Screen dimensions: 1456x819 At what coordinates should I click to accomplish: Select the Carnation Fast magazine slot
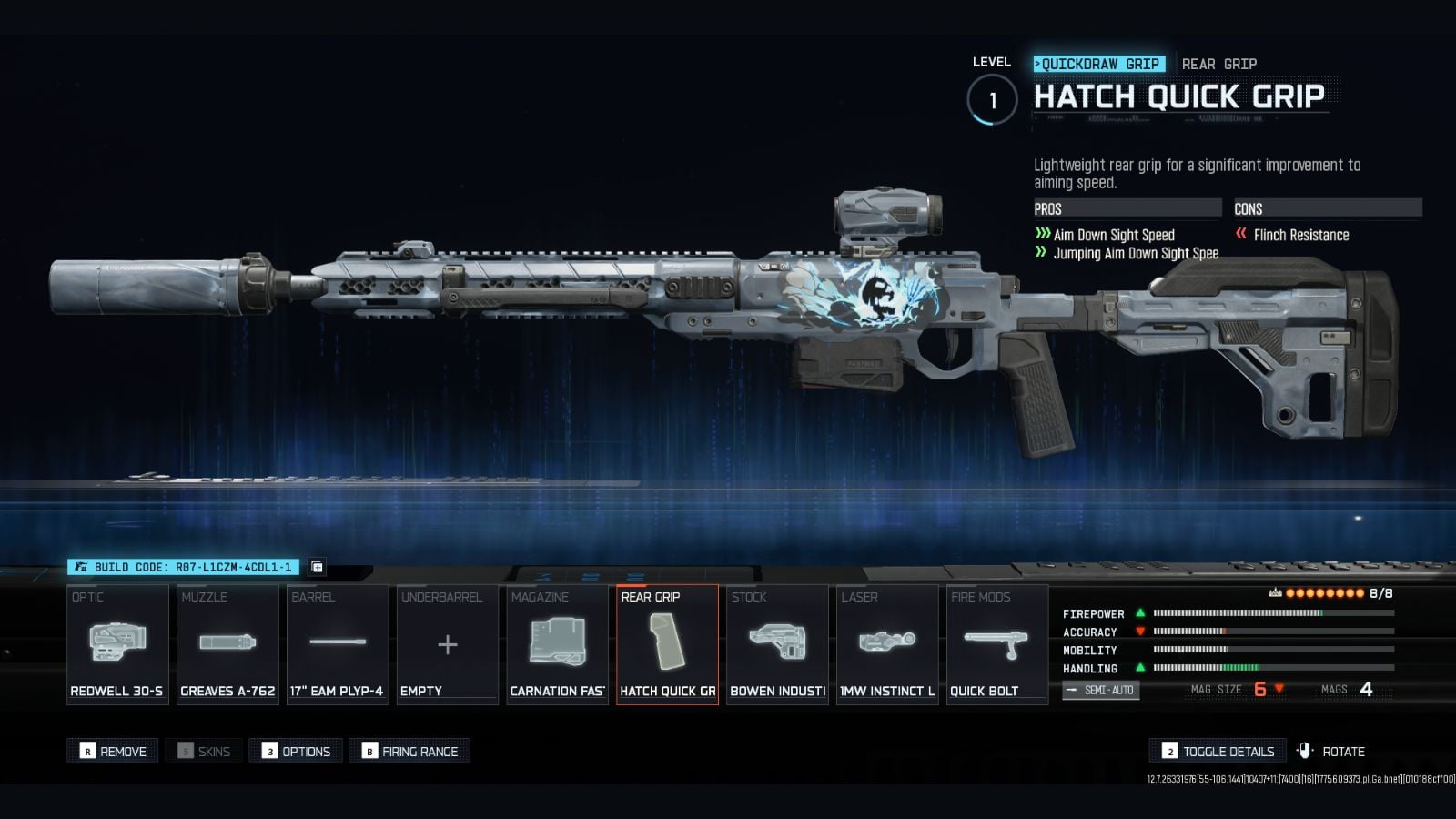(557, 644)
